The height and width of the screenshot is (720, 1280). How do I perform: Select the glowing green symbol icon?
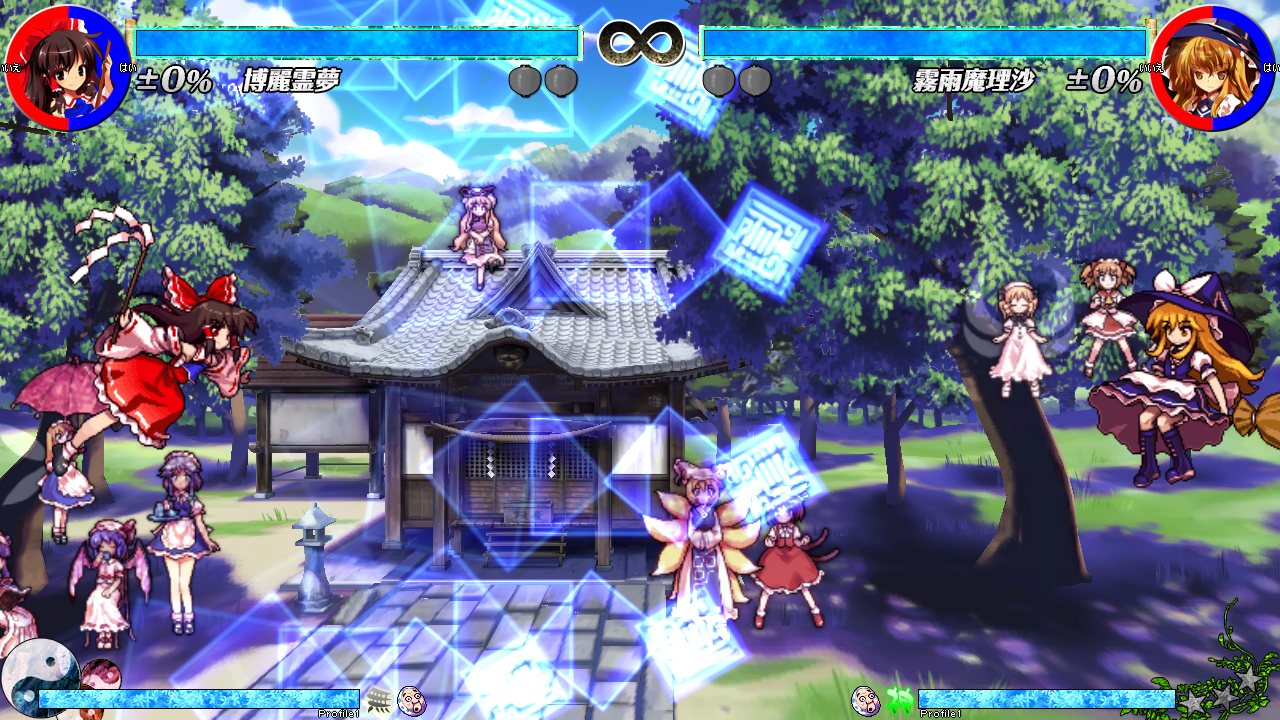click(899, 700)
